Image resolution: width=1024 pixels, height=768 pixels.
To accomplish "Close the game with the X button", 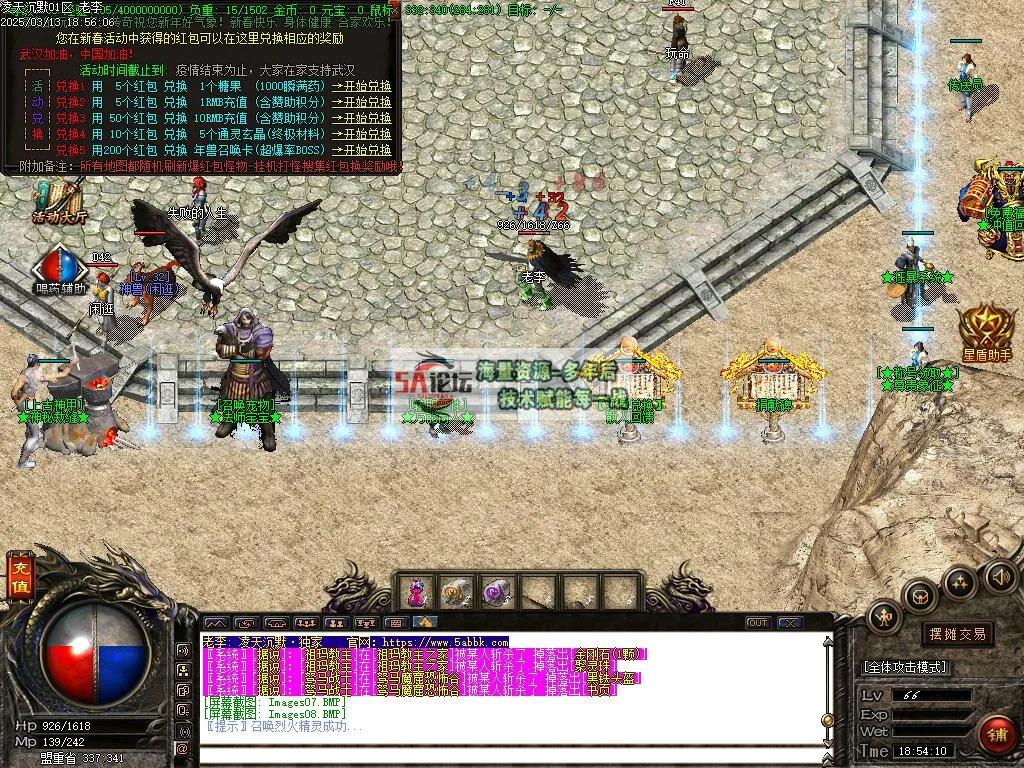I will click(x=790, y=623).
